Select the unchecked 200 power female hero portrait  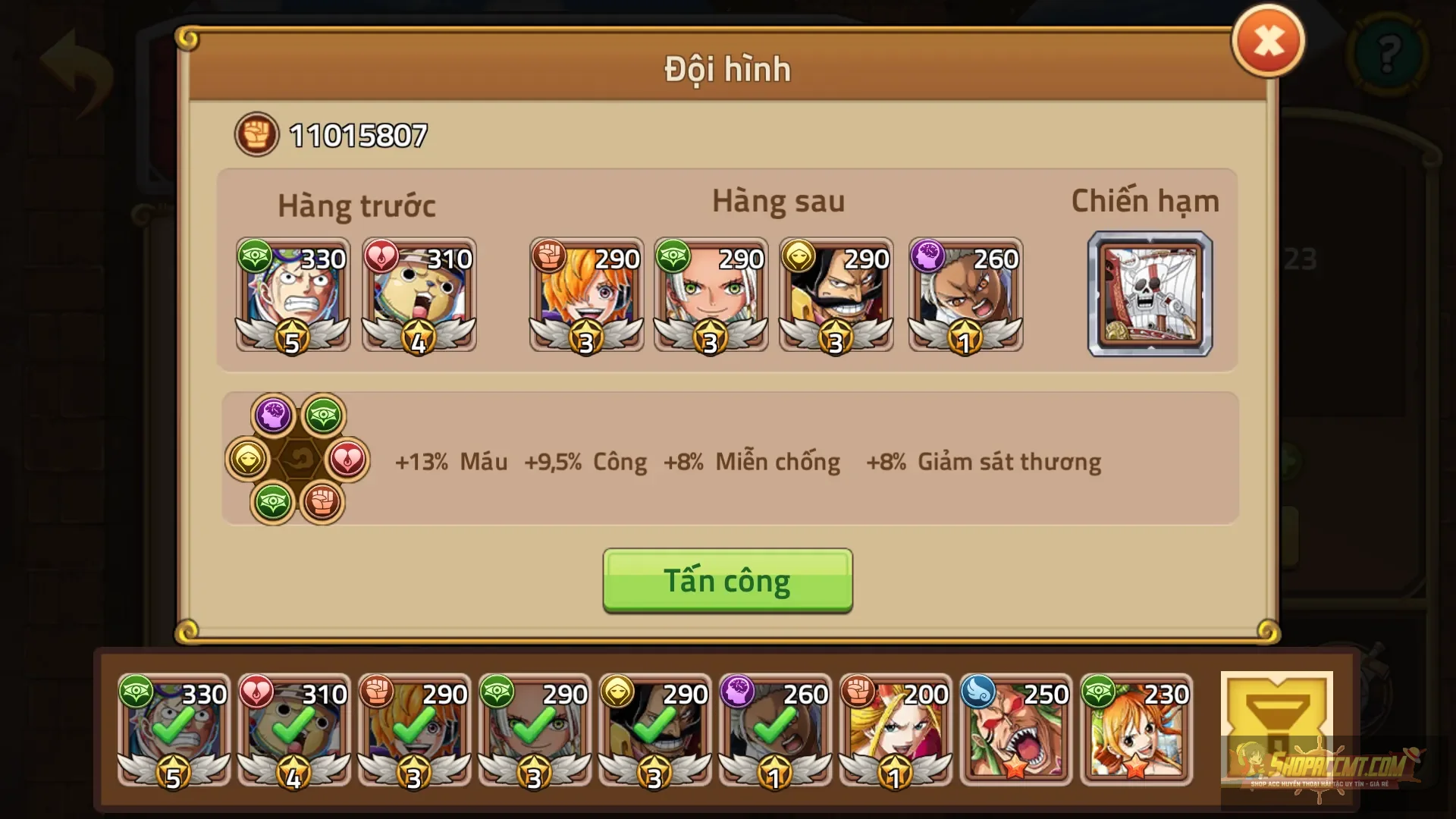coord(893,730)
